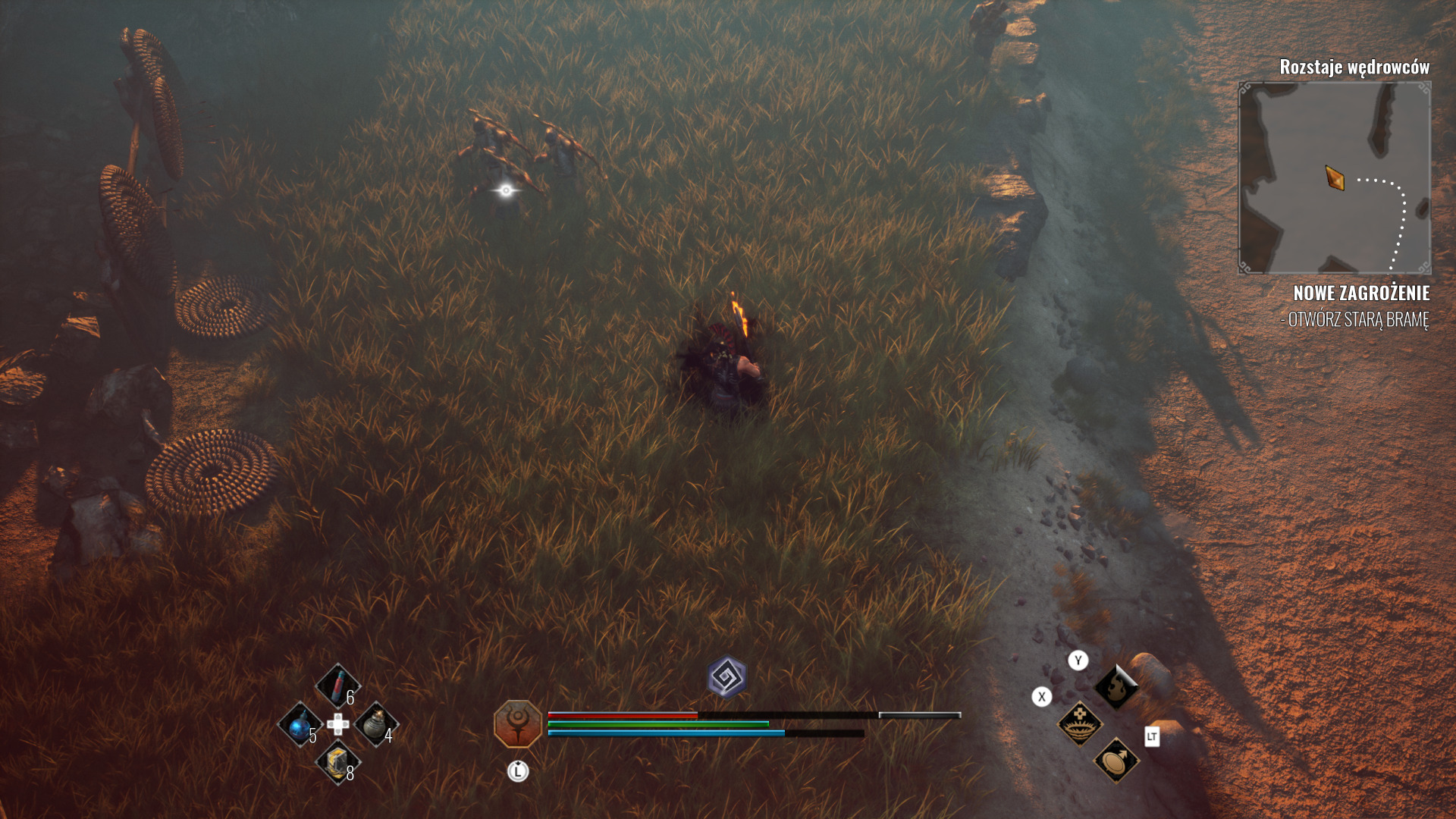The image size is (1456, 819).
Task: Use the shield throw ability icon
Action: pyautogui.click(x=1116, y=760)
